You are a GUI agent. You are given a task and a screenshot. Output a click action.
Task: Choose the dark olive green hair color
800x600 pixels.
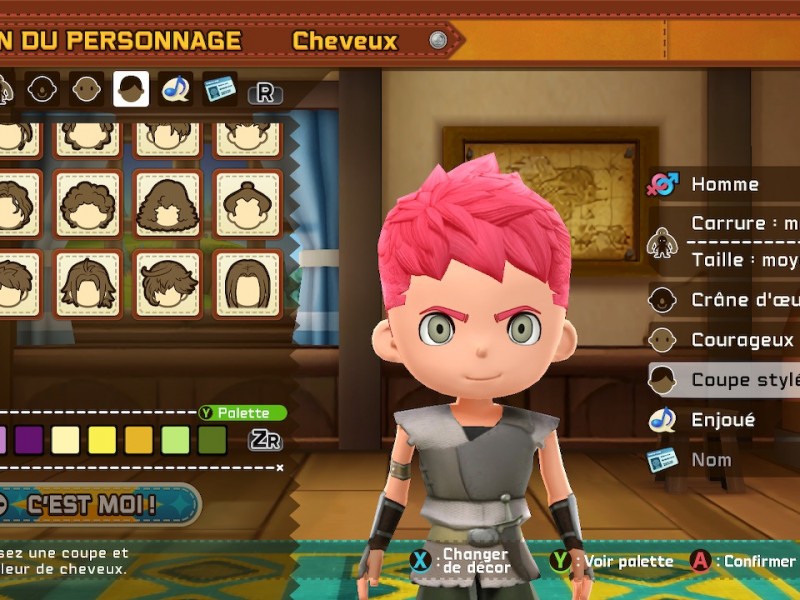point(212,440)
